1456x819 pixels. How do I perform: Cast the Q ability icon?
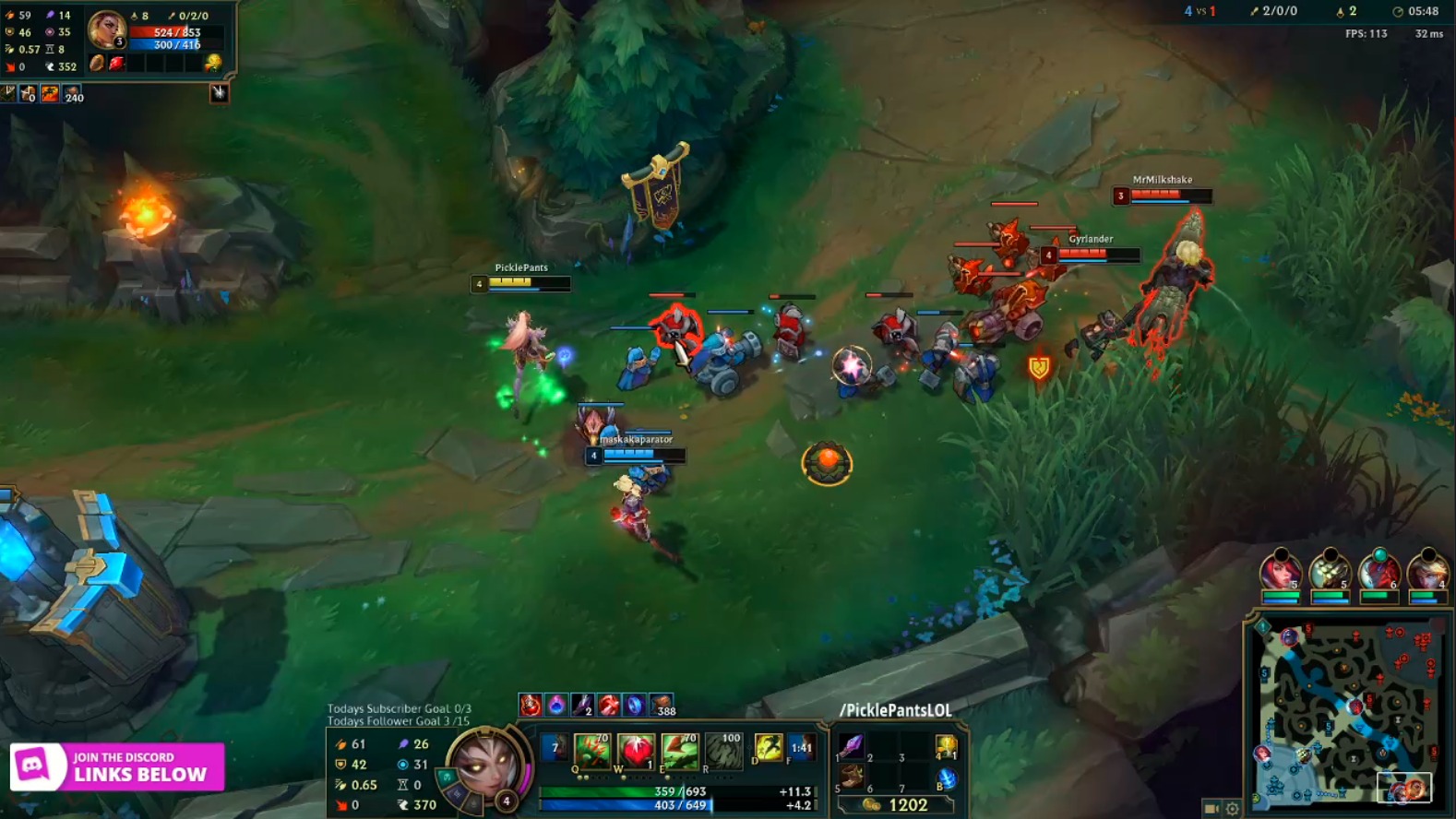(592, 749)
